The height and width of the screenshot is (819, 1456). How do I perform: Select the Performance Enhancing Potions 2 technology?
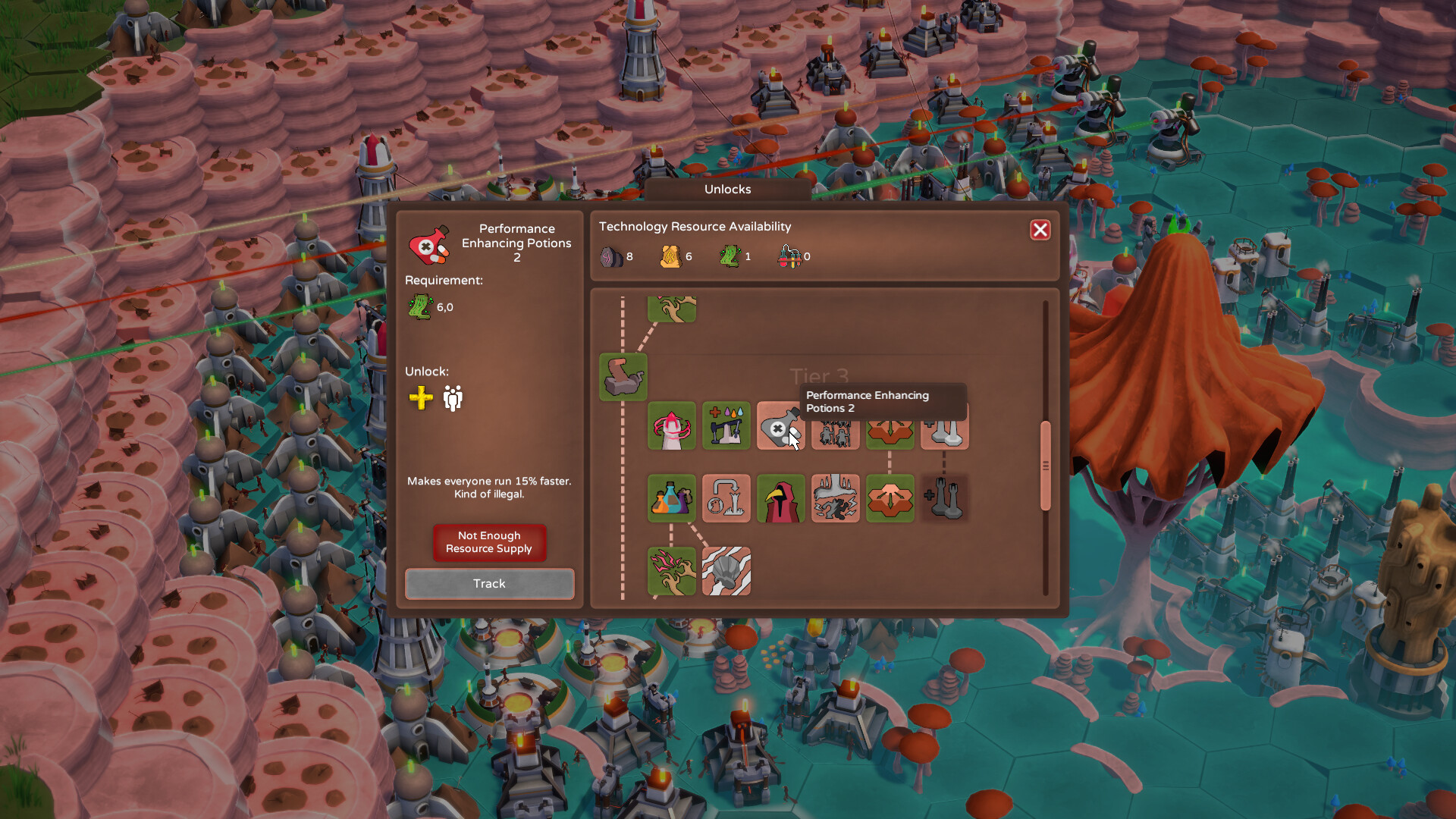tap(780, 425)
